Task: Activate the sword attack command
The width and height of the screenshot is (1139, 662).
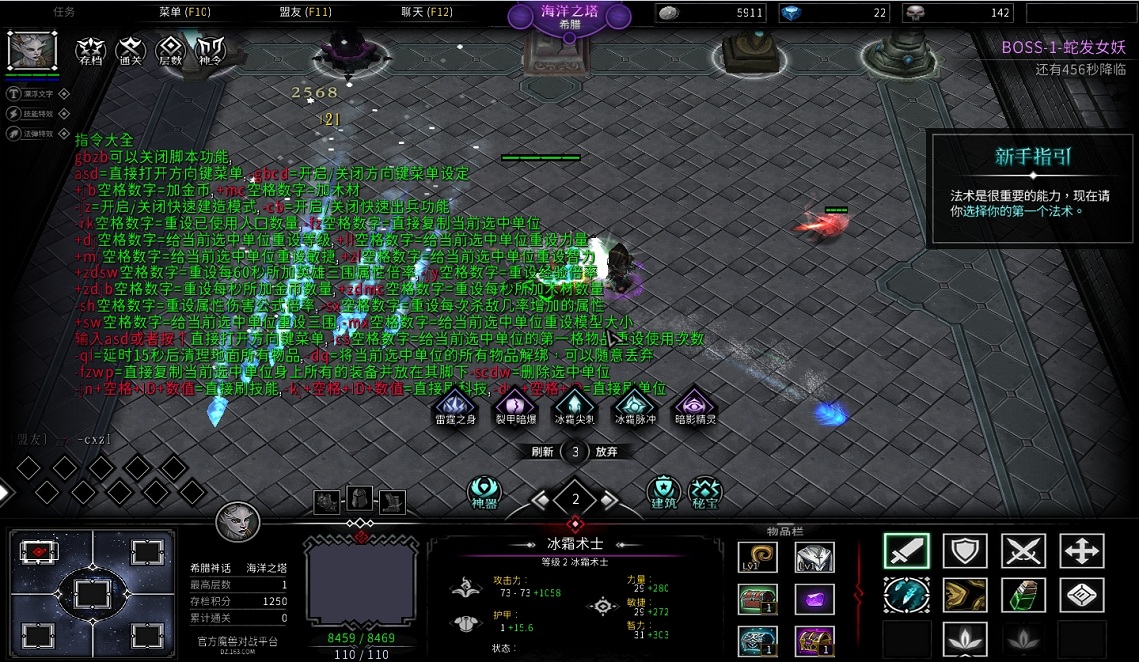Action: pos(906,551)
